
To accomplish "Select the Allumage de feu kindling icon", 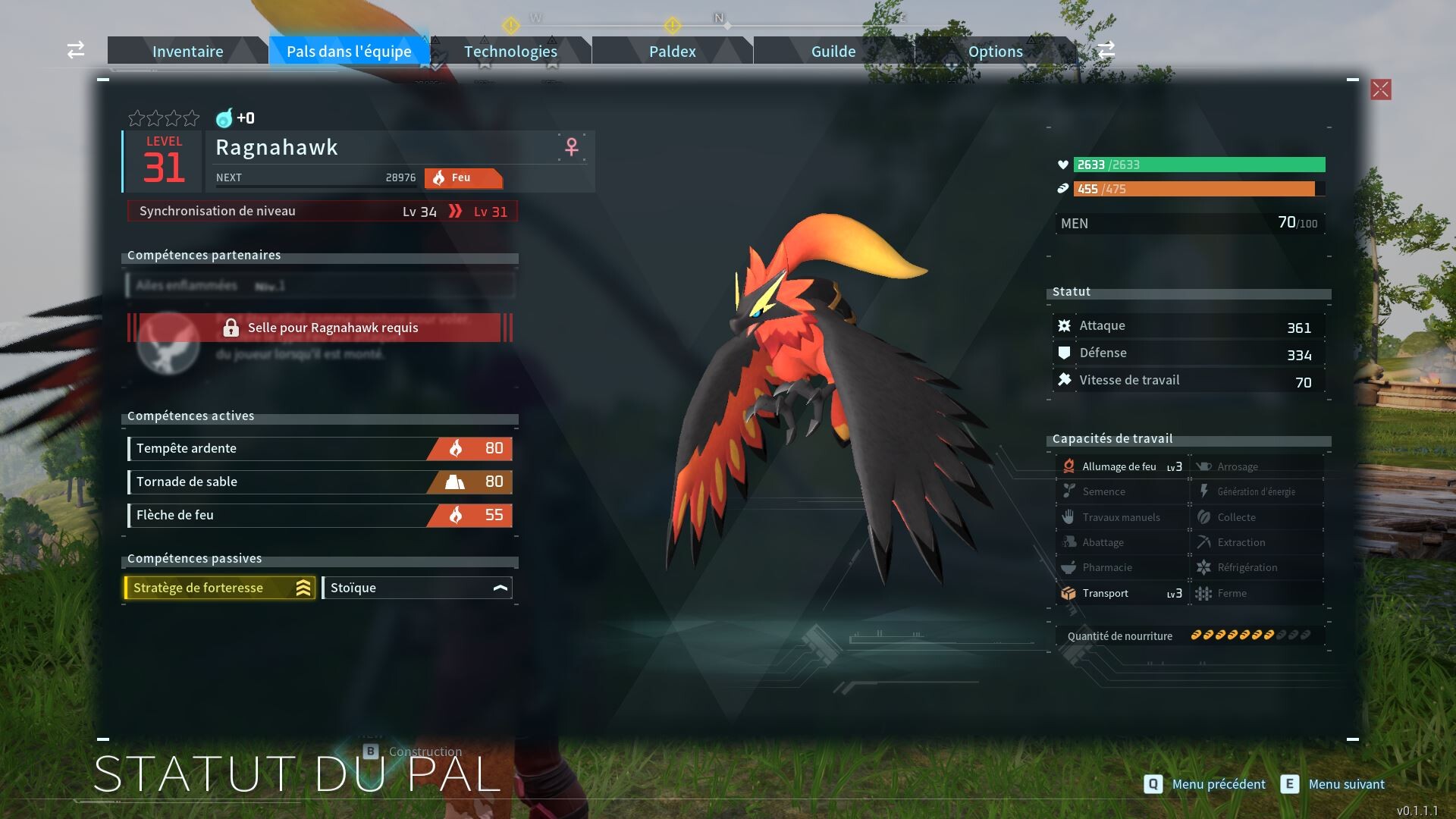I will pos(1069,466).
